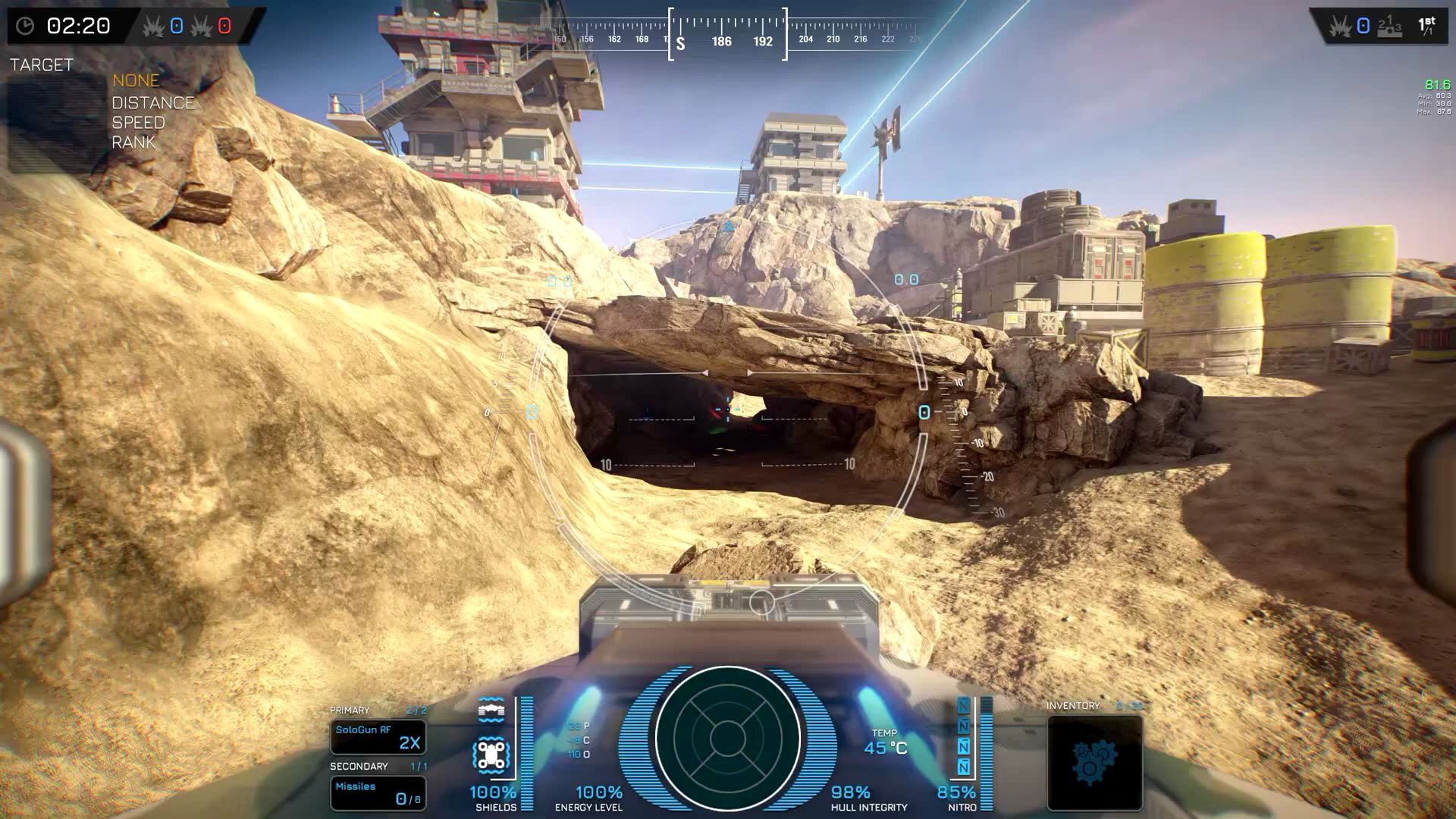1456x819 pixels.
Task: Open the Inventory gear slot
Action: pyautogui.click(x=1094, y=763)
